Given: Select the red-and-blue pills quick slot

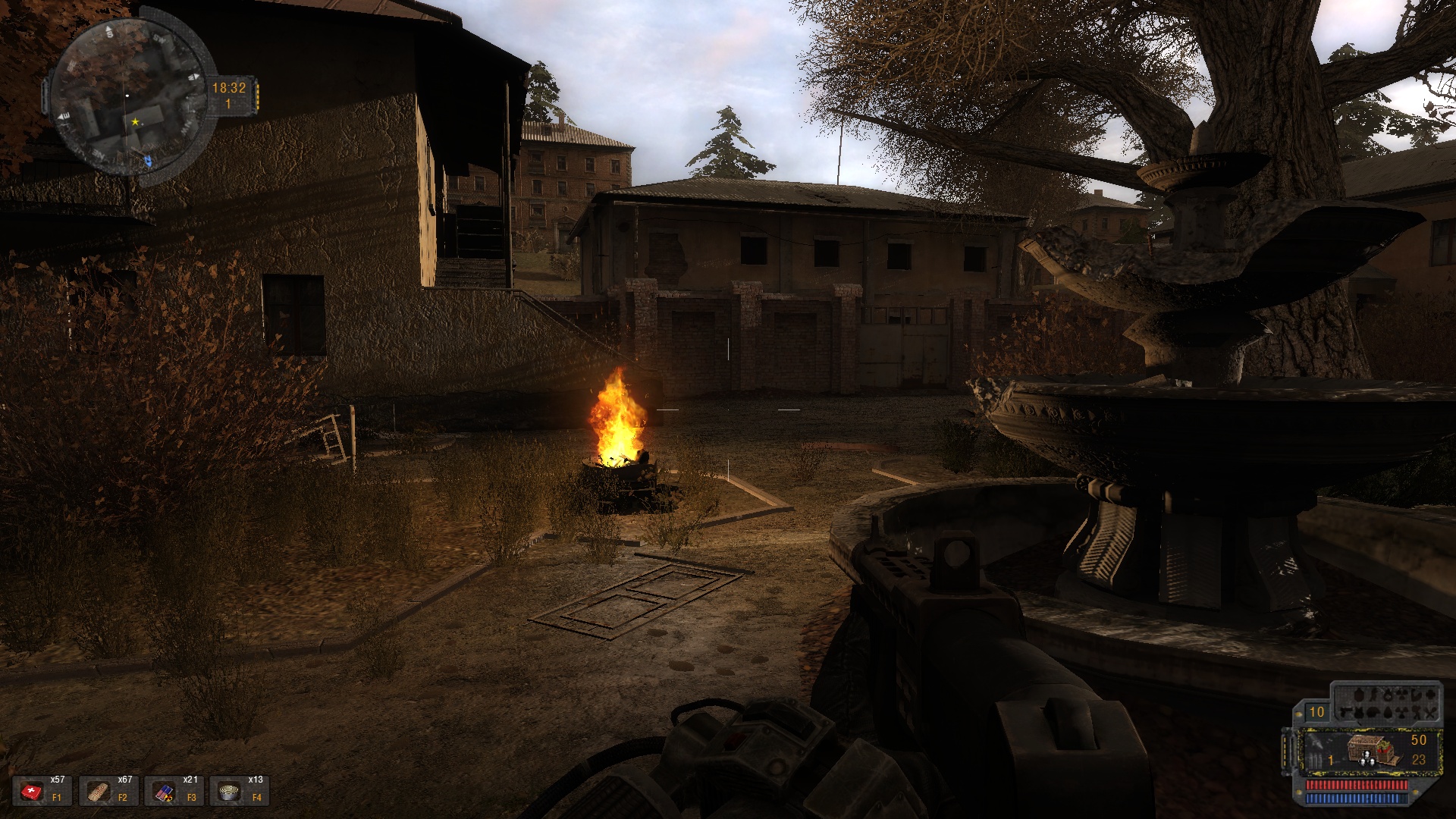Looking at the screenshot, I should (x=165, y=792).
